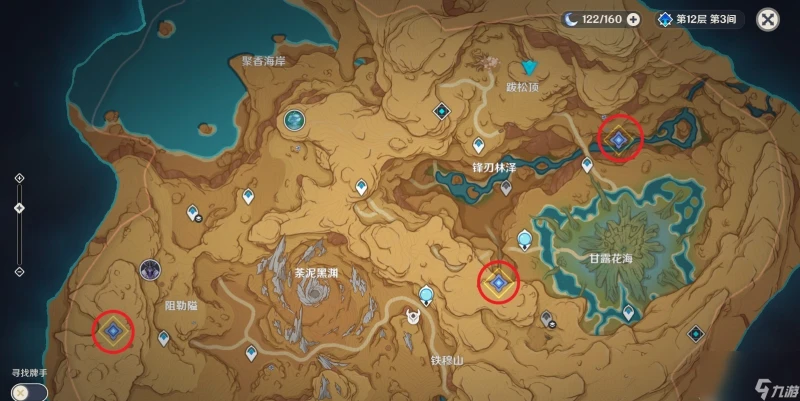The width and height of the screenshot is (800, 401).
Task: Toggle the 寻找牌手 switch
Action: pos(24,390)
